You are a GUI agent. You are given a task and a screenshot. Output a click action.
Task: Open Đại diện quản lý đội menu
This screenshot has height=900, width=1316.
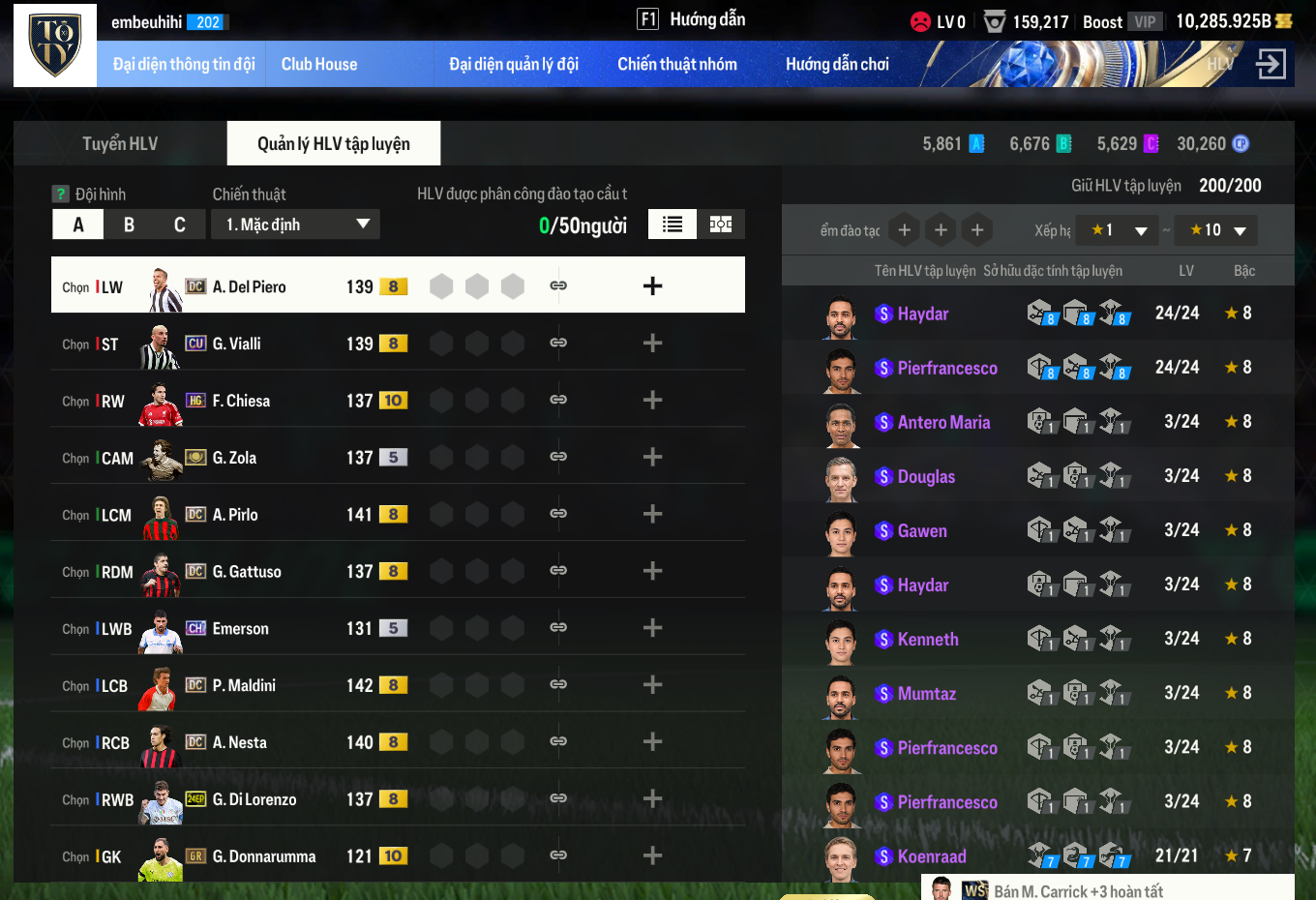point(514,65)
